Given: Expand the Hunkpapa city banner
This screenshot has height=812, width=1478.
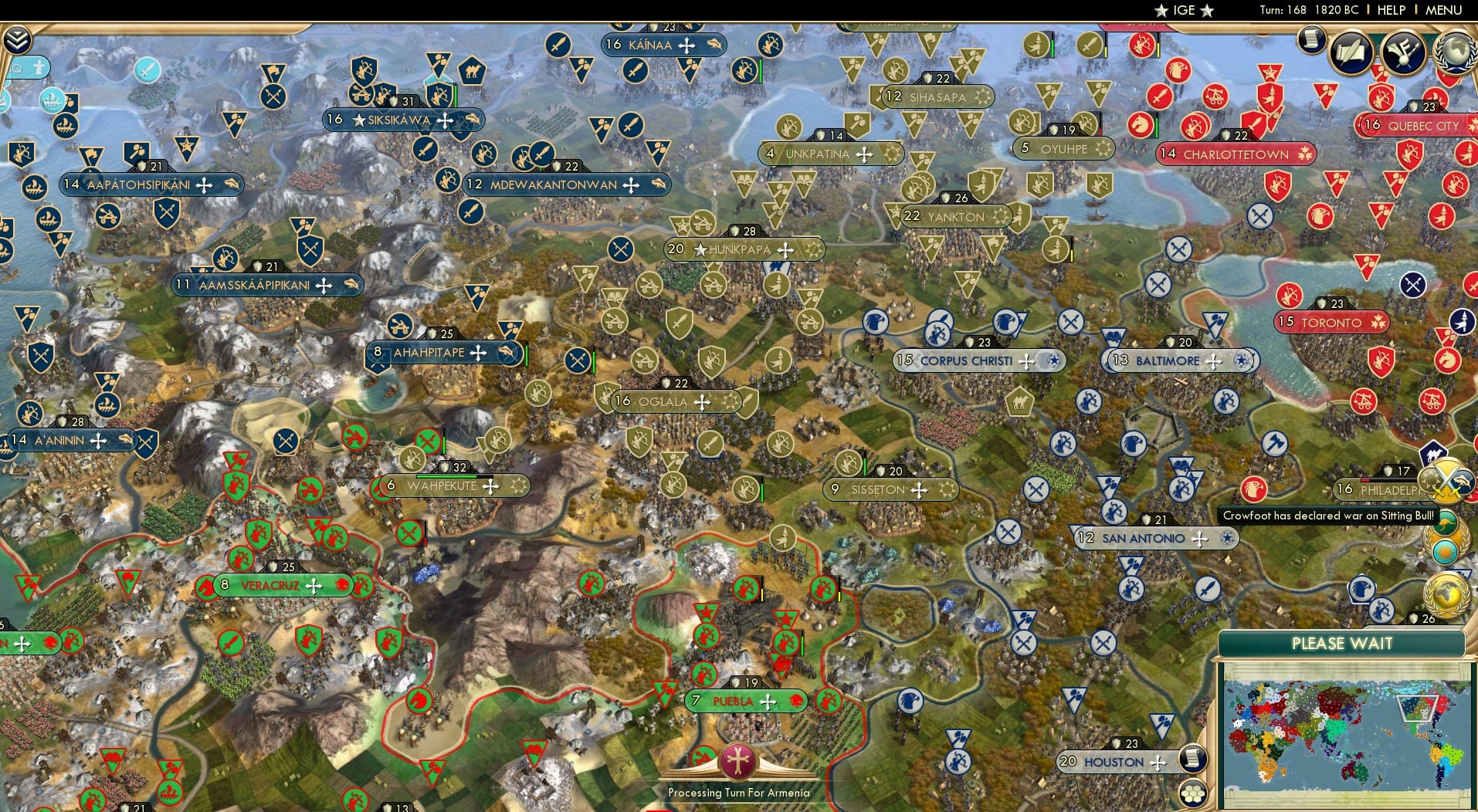Looking at the screenshot, I should (744, 249).
